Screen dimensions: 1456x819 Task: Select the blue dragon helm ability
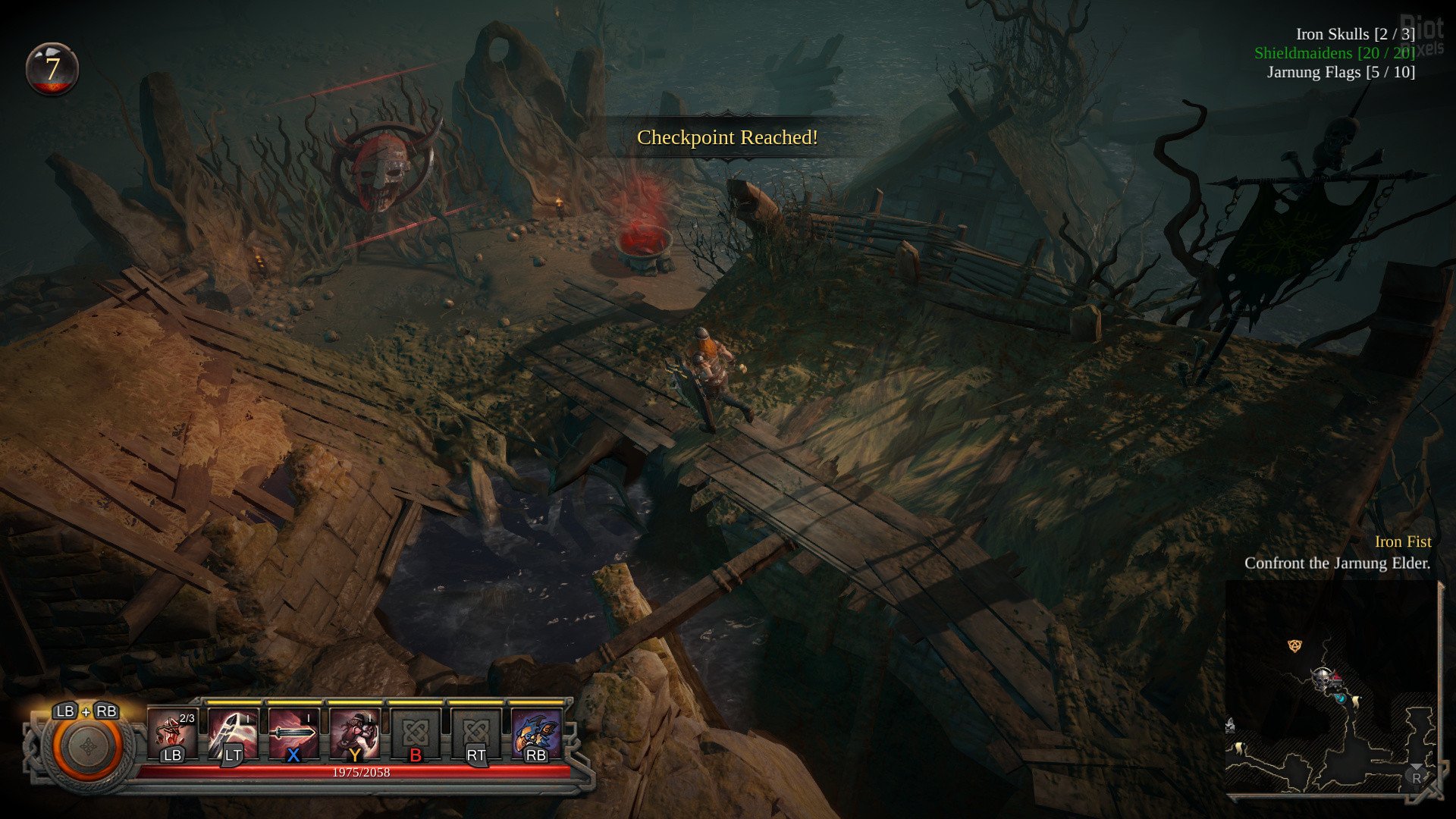[x=536, y=733]
